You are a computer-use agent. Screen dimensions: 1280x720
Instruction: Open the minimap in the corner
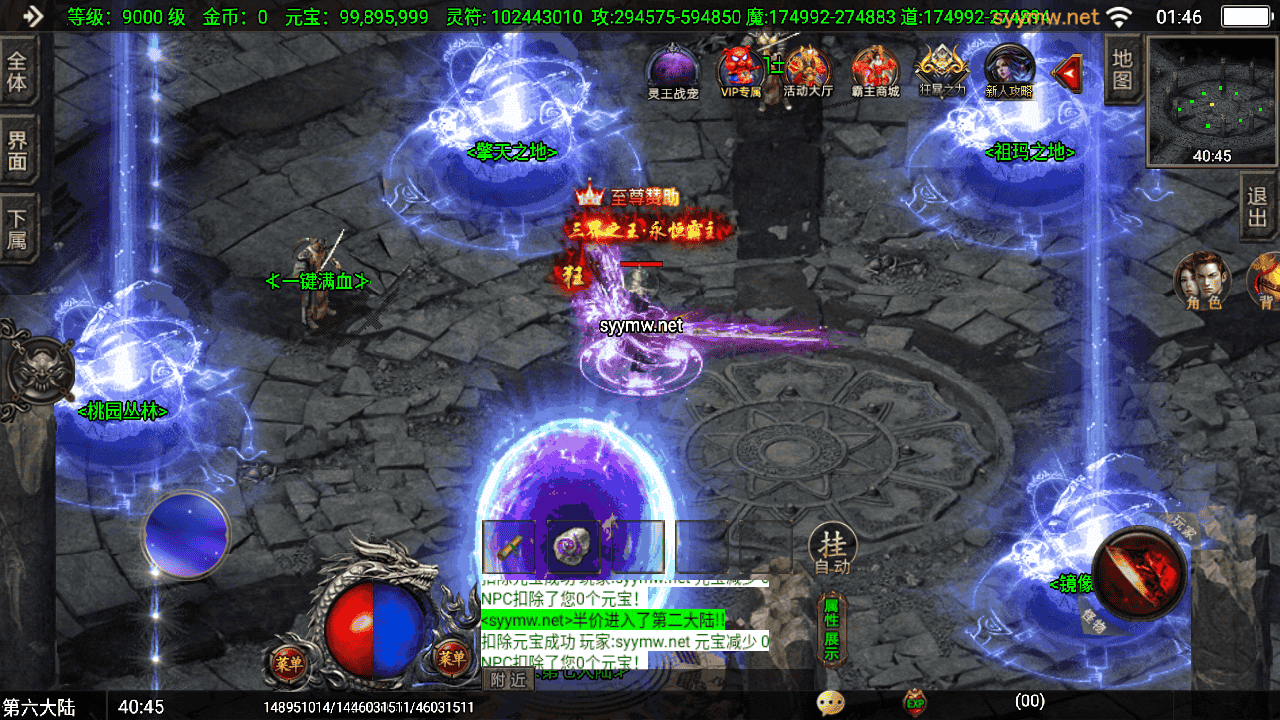(1212, 100)
